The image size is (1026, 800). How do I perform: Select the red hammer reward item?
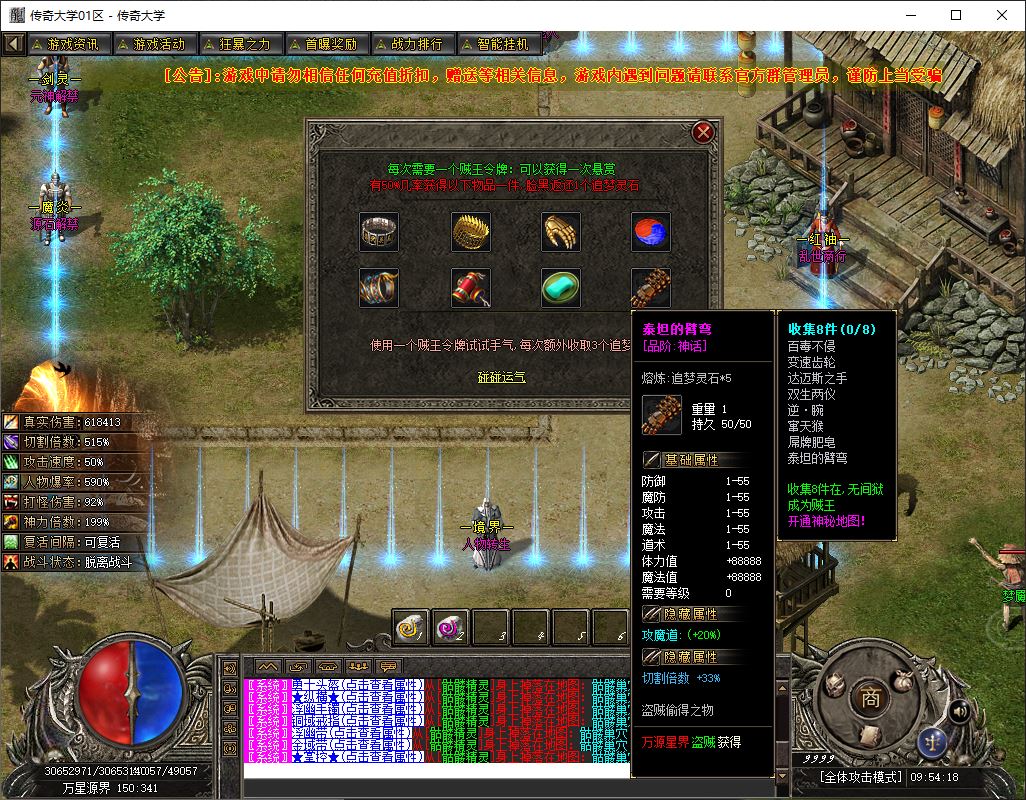pos(470,288)
